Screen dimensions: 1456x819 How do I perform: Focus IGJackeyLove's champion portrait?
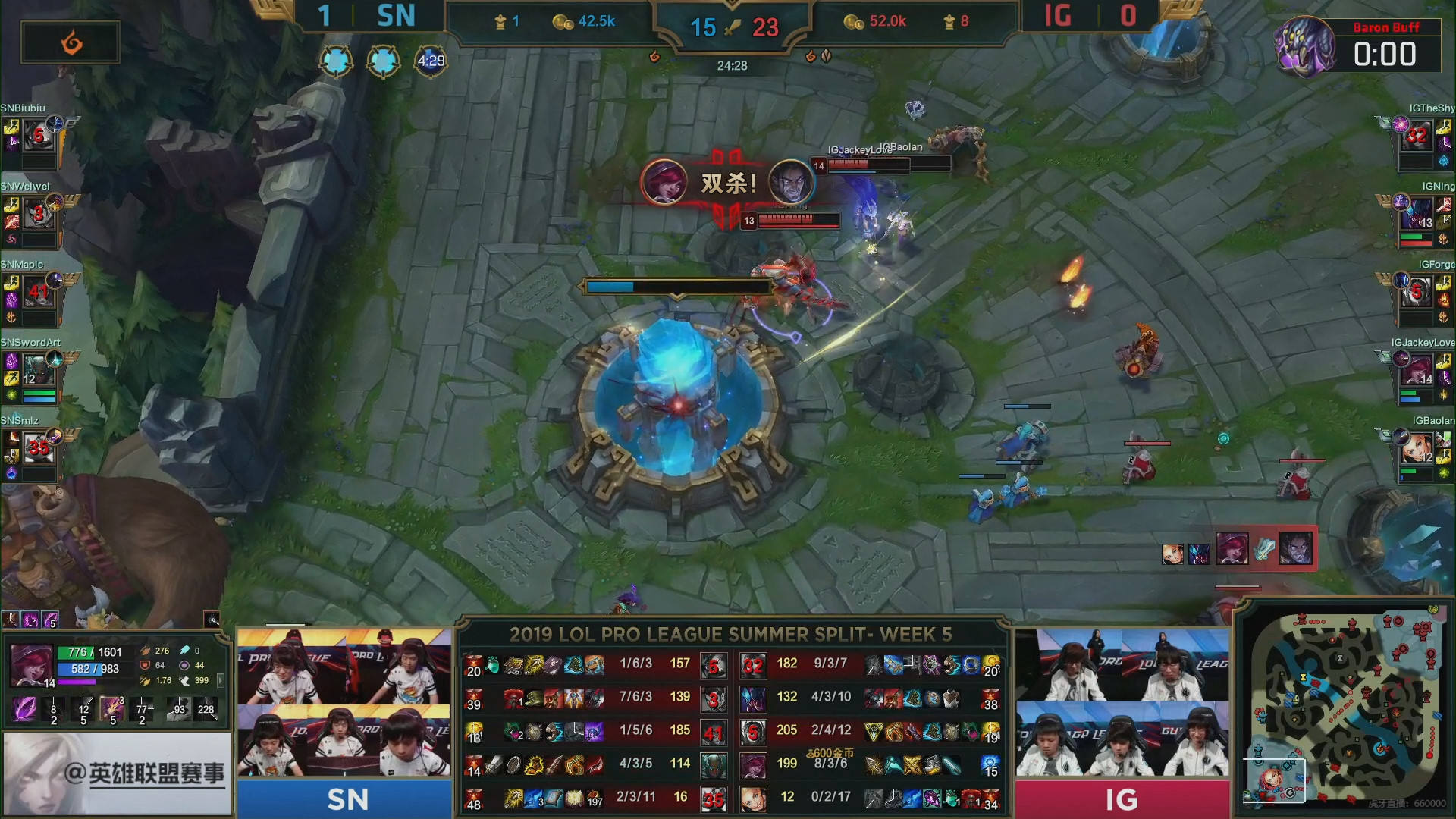point(1416,370)
